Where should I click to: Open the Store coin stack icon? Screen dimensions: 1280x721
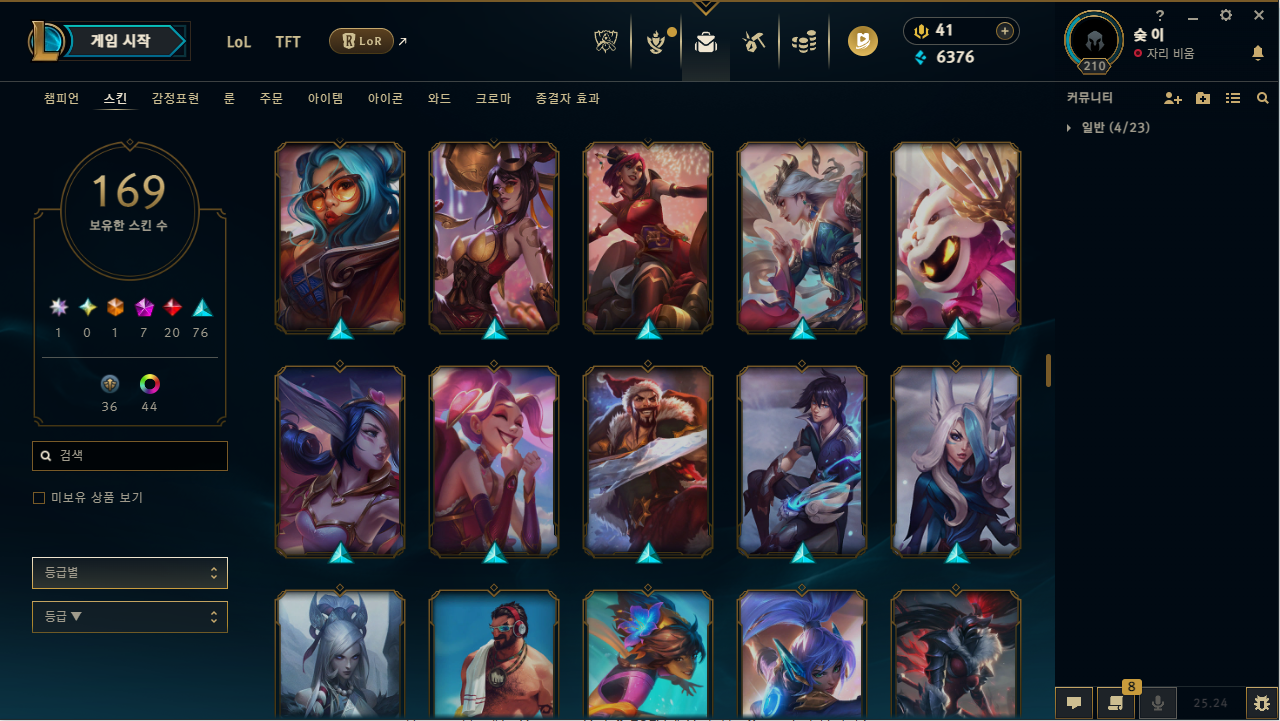point(804,41)
